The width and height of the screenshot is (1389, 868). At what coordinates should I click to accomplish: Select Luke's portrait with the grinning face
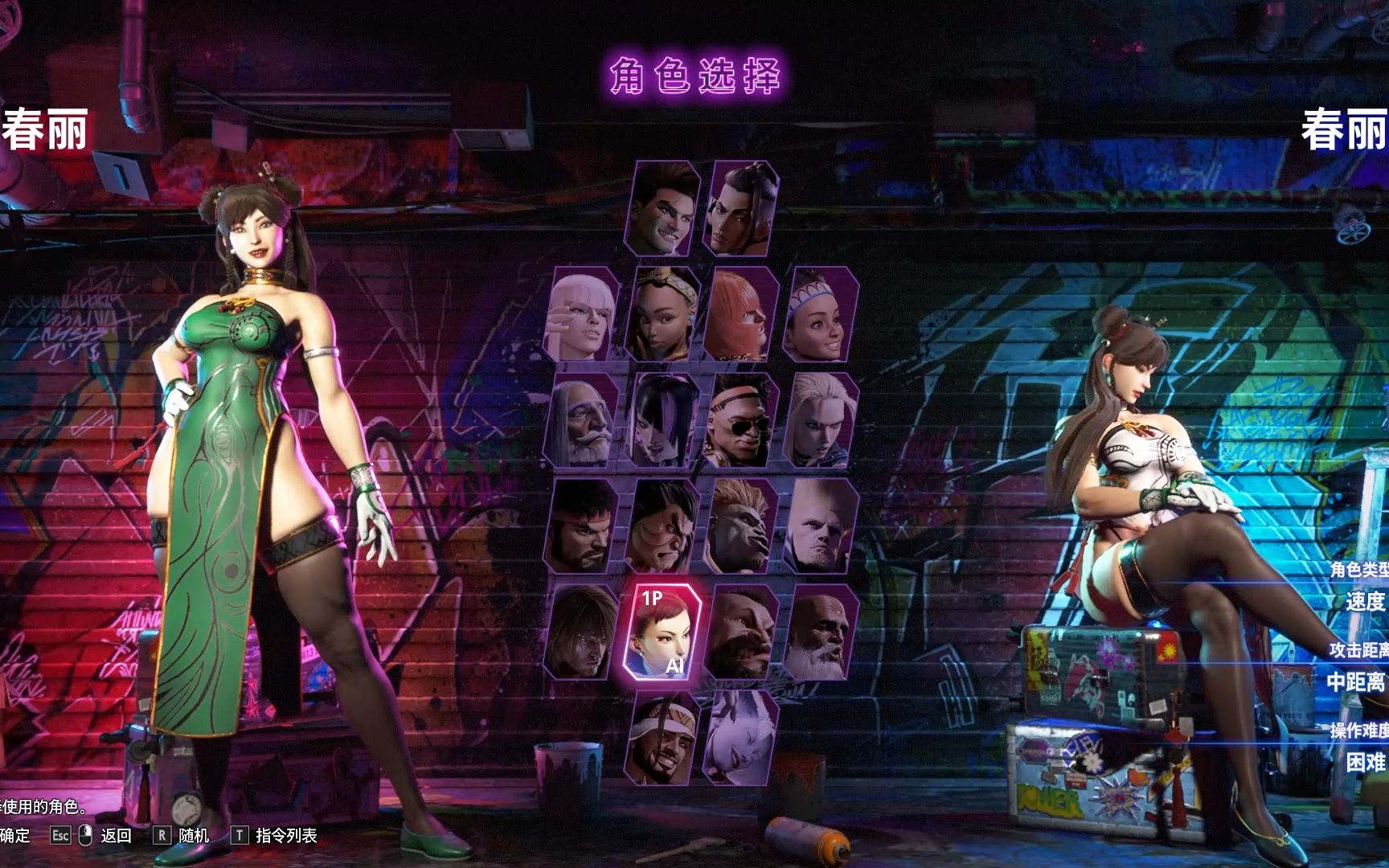point(662,209)
